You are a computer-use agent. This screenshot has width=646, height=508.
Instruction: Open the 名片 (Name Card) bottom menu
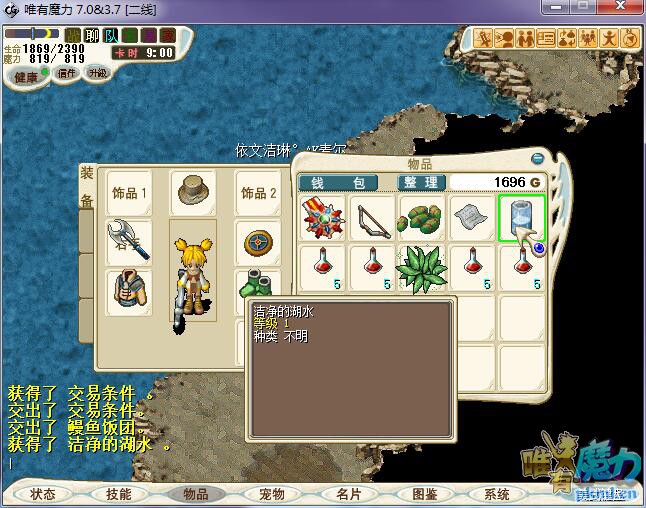(348, 494)
